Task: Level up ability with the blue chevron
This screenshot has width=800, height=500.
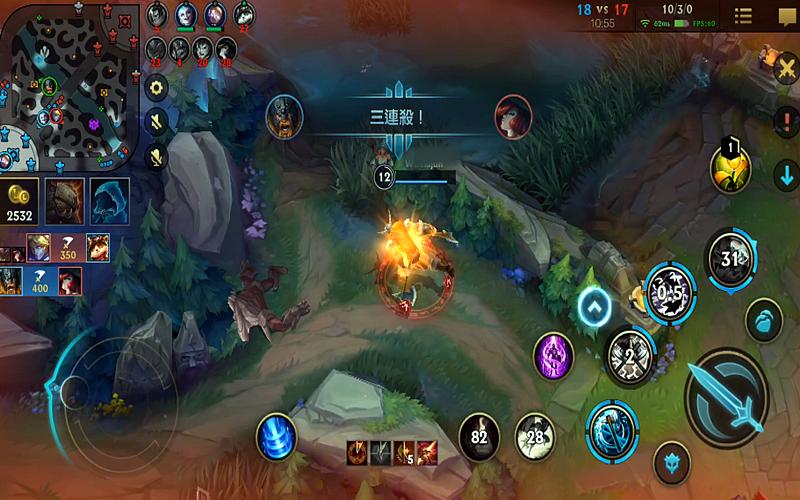Action: click(594, 306)
